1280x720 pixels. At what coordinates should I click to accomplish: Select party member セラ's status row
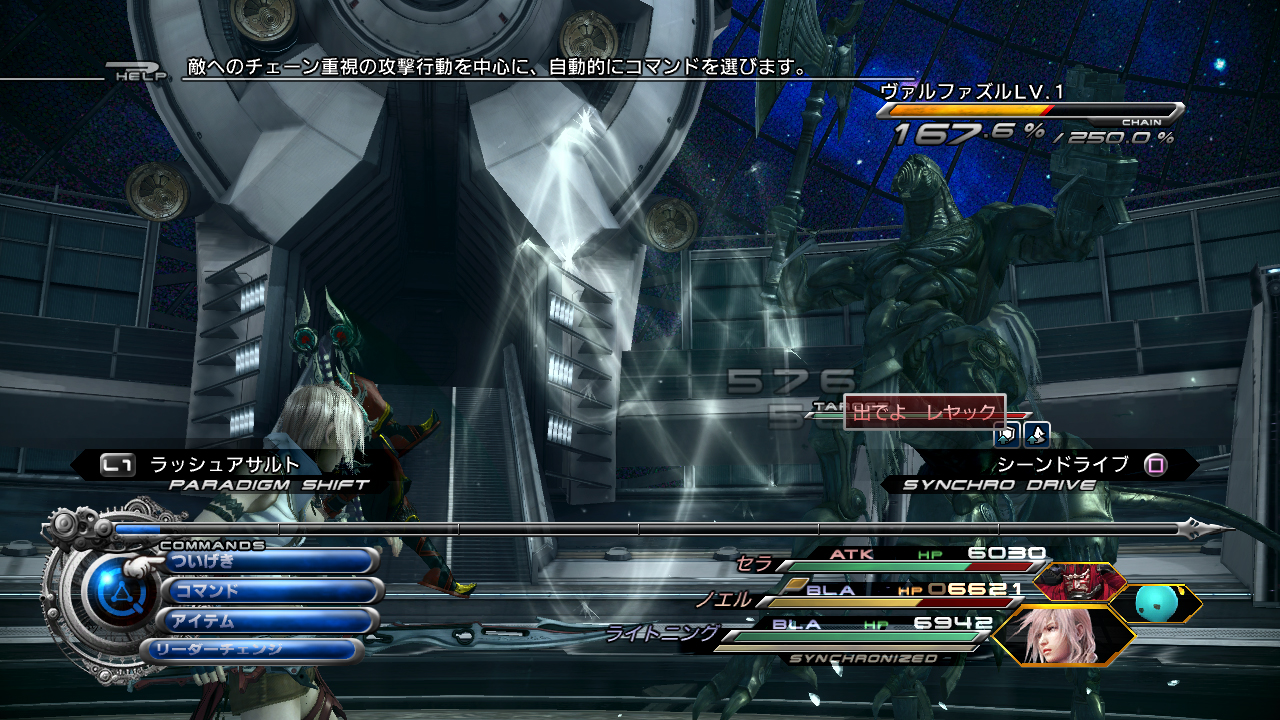tap(890, 558)
